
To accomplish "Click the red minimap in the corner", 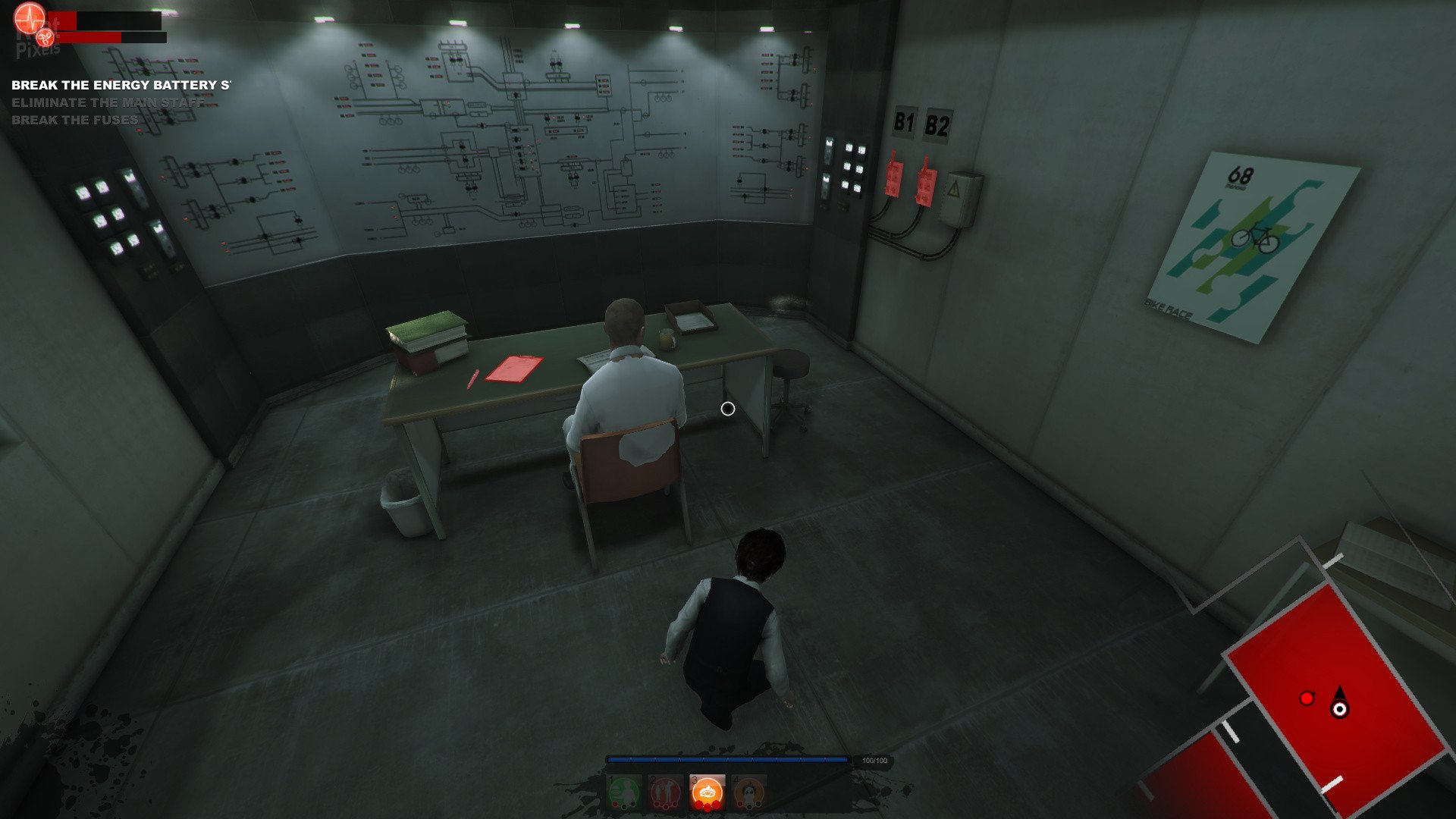I will tap(1335, 698).
